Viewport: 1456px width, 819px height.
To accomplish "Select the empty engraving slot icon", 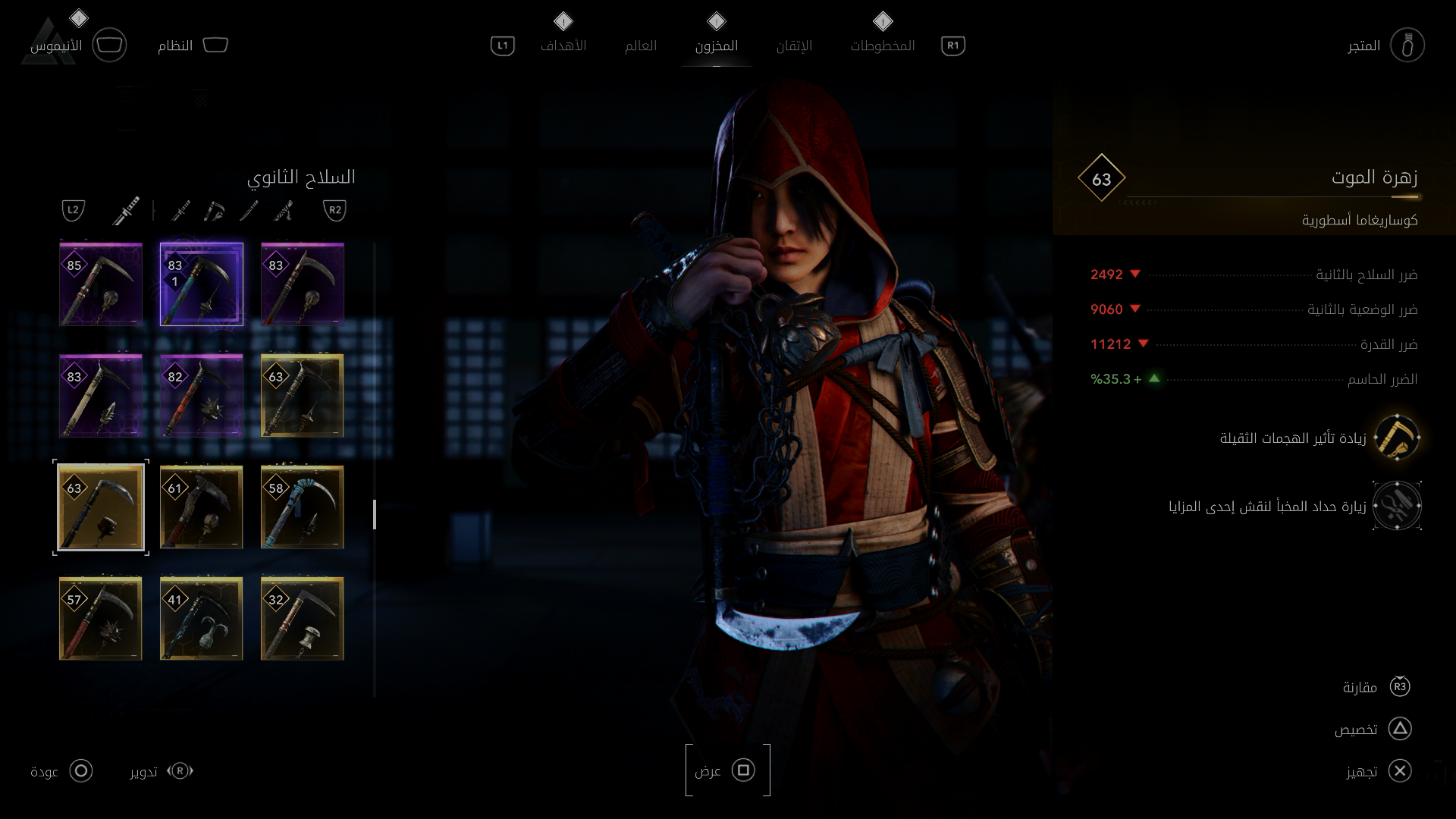I will point(1397,506).
